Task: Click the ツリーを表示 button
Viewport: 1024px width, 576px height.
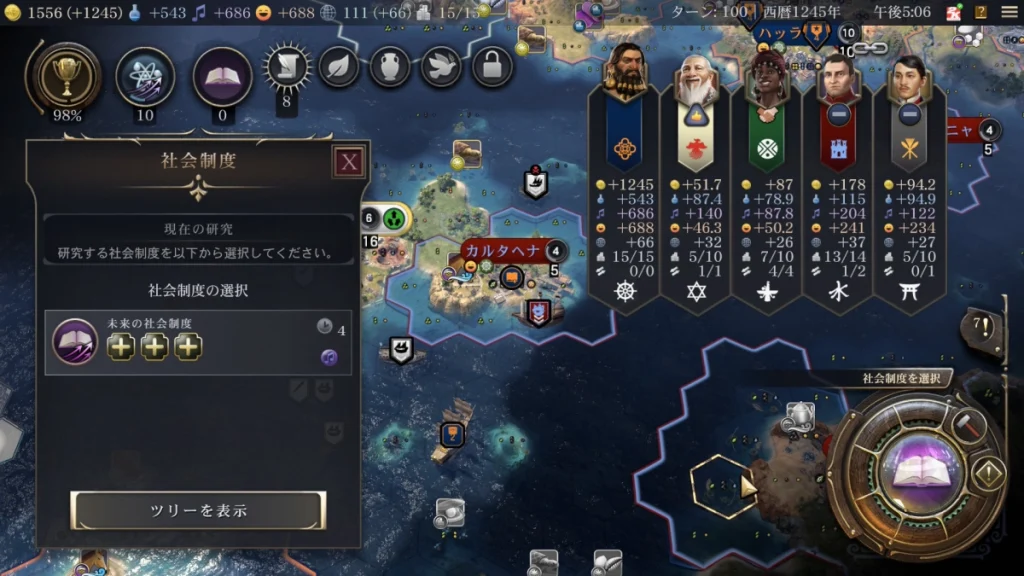Action: (198, 510)
